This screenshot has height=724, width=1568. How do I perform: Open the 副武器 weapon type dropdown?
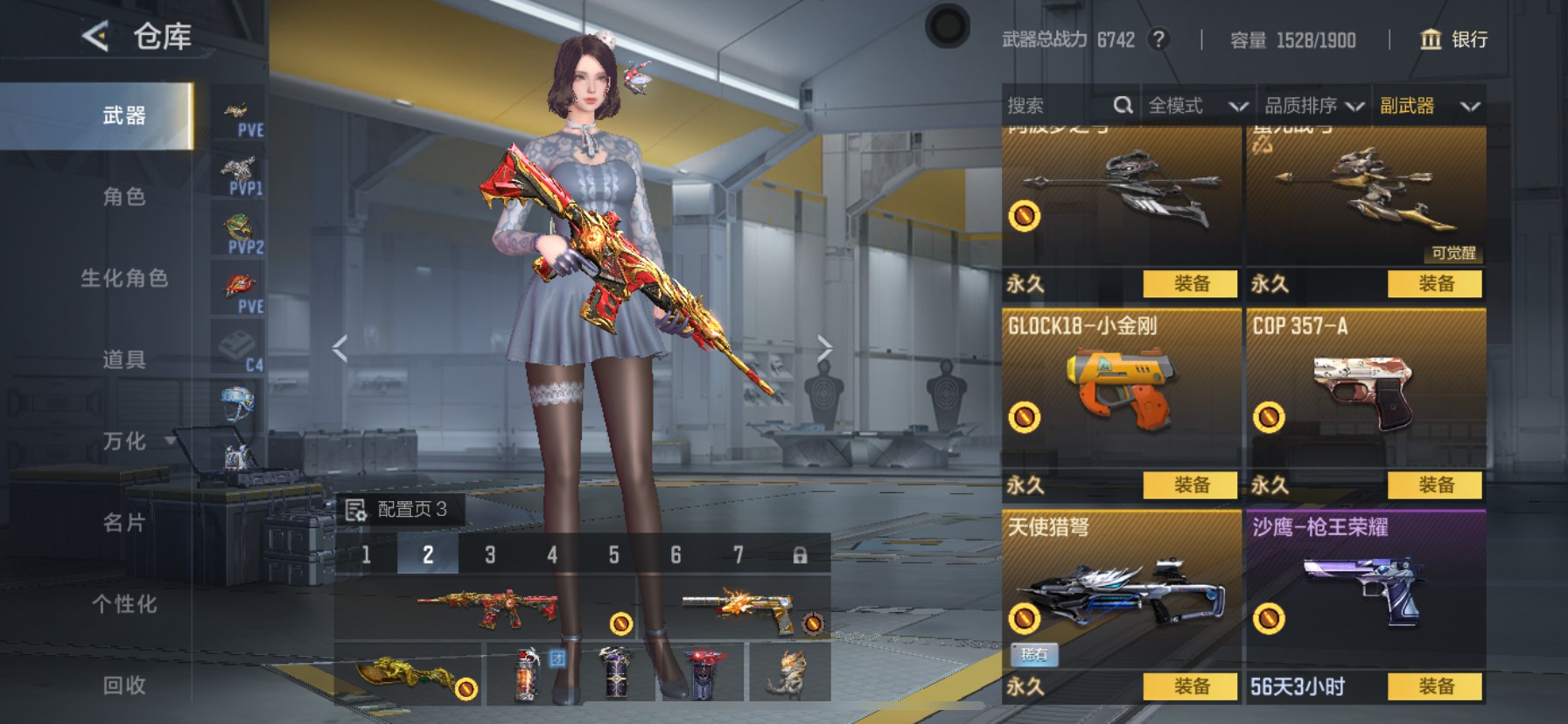1429,106
